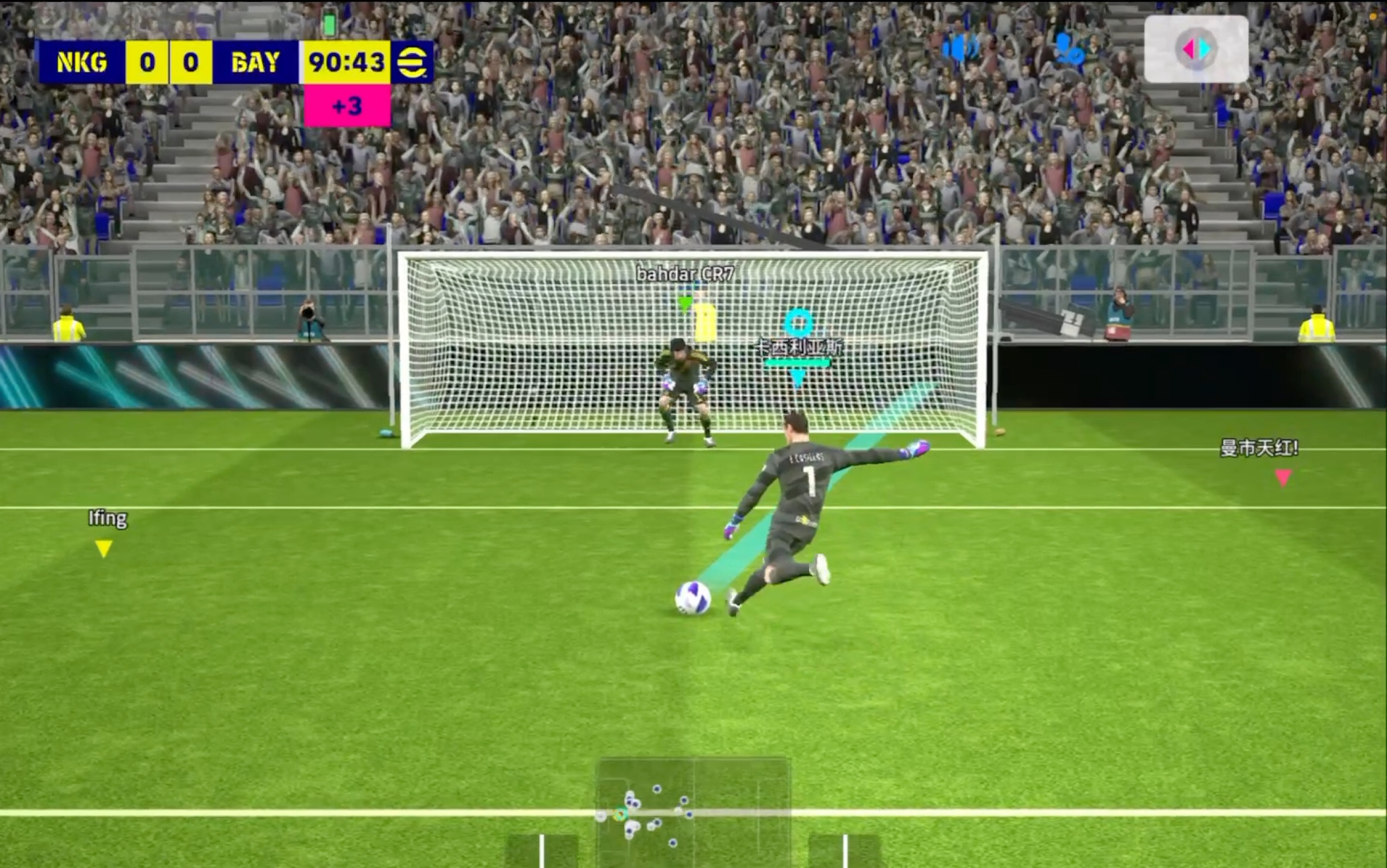This screenshot has width=1387, height=868.
Task: Tap the pink and cyan arrows button
Action: click(x=1196, y=49)
